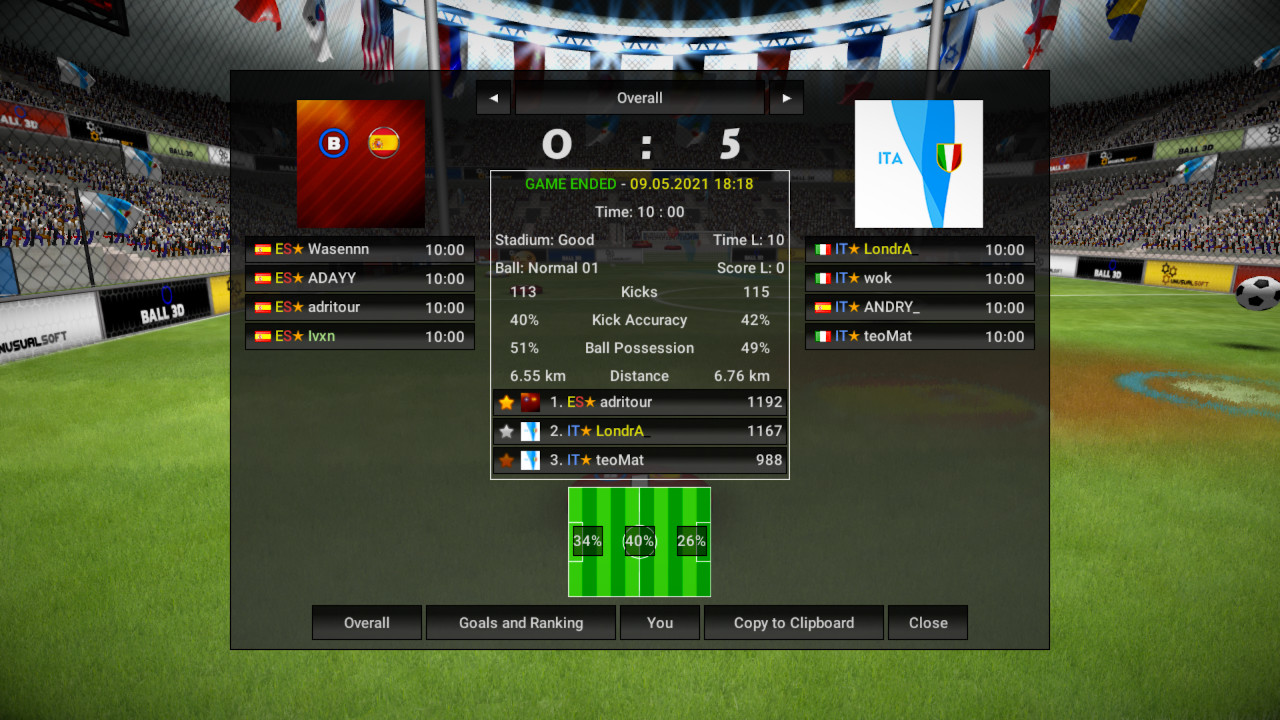Screen dimensions: 1280x720
Task: Click first-place adritour ranking row
Action: (x=639, y=402)
